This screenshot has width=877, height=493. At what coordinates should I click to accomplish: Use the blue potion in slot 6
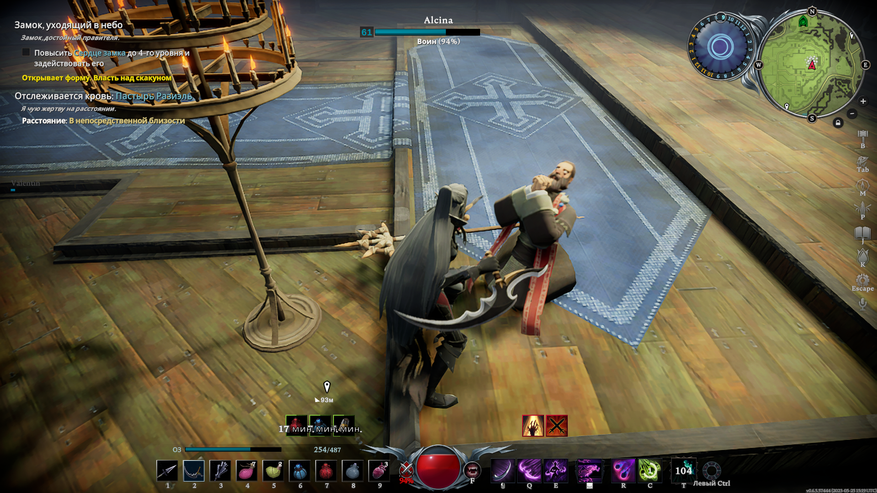coord(299,469)
